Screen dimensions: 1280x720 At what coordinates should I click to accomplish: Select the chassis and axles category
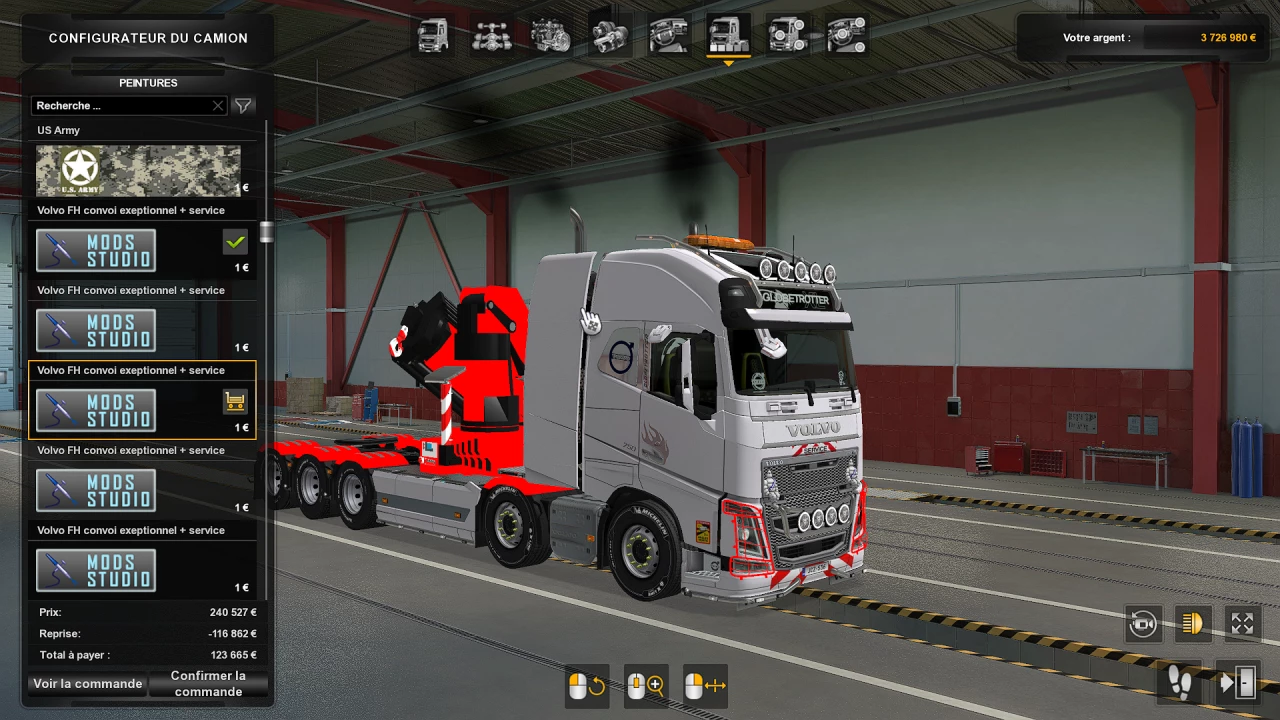point(492,33)
